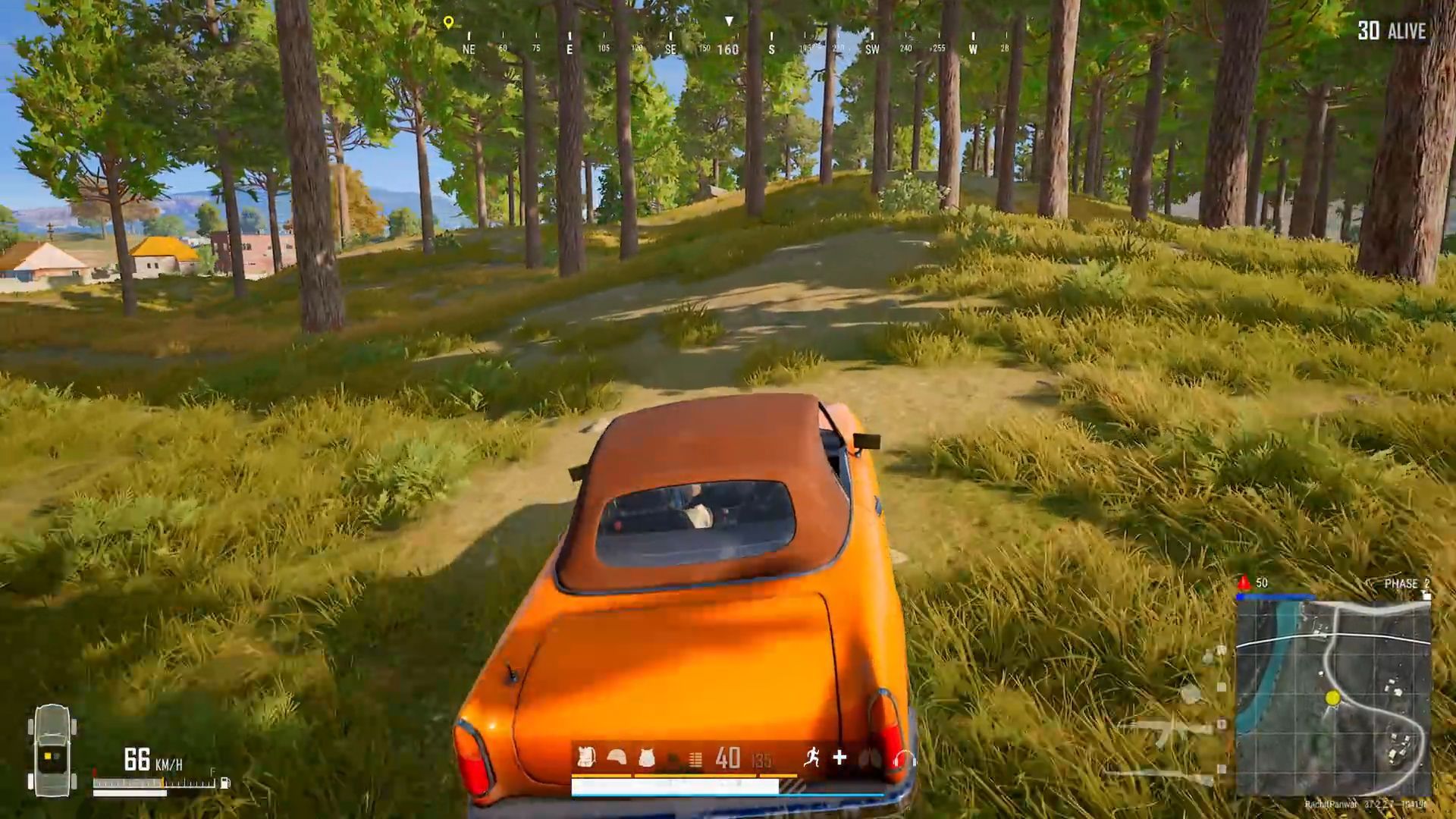Image resolution: width=1456 pixels, height=819 pixels.
Task: Click the yellow waypoint marker on compass
Action: [x=448, y=23]
